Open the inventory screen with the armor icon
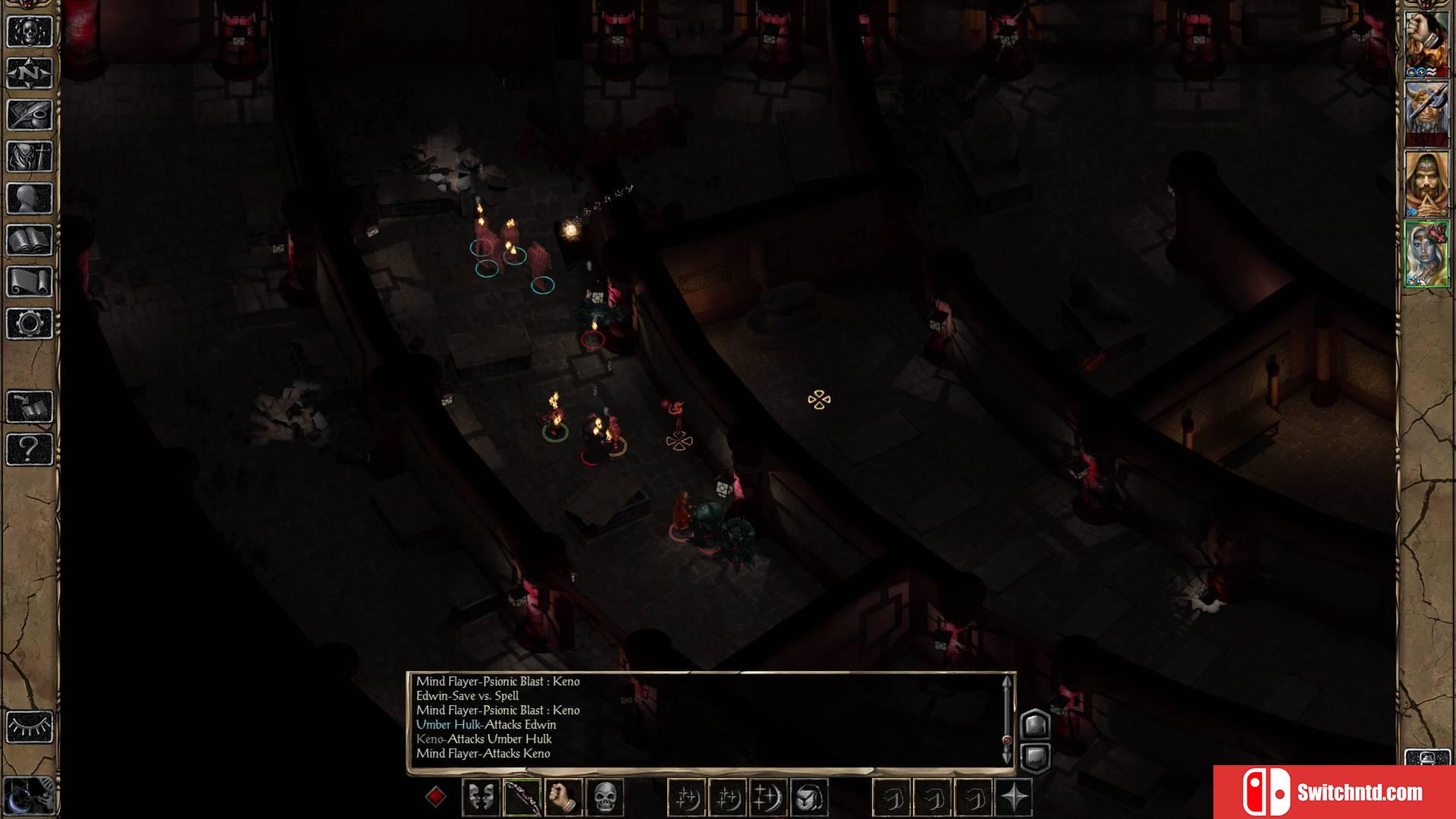This screenshot has height=819, width=1456. pos(30,157)
